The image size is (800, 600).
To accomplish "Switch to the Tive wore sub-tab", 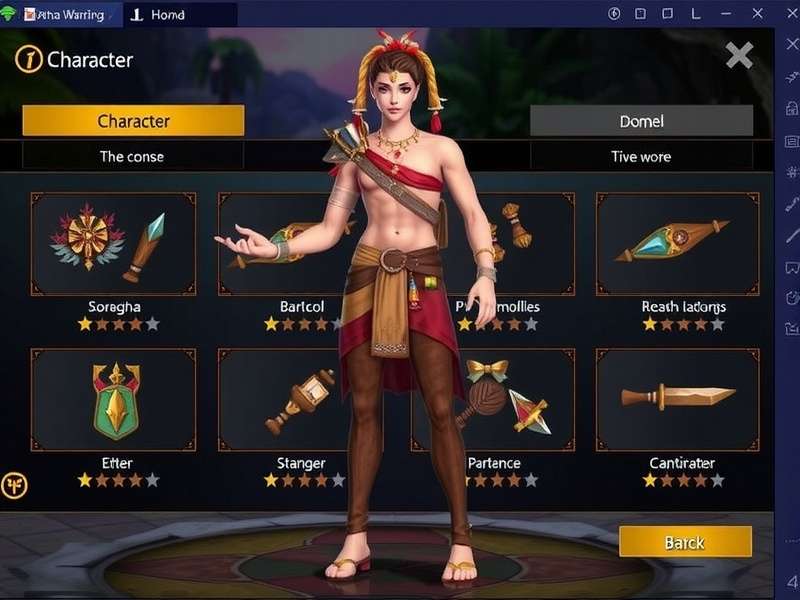I will 641,156.
